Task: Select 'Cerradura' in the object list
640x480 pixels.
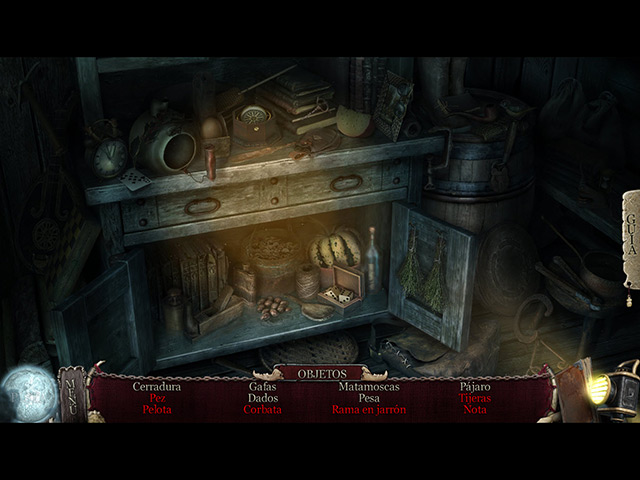Action: click(x=156, y=385)
